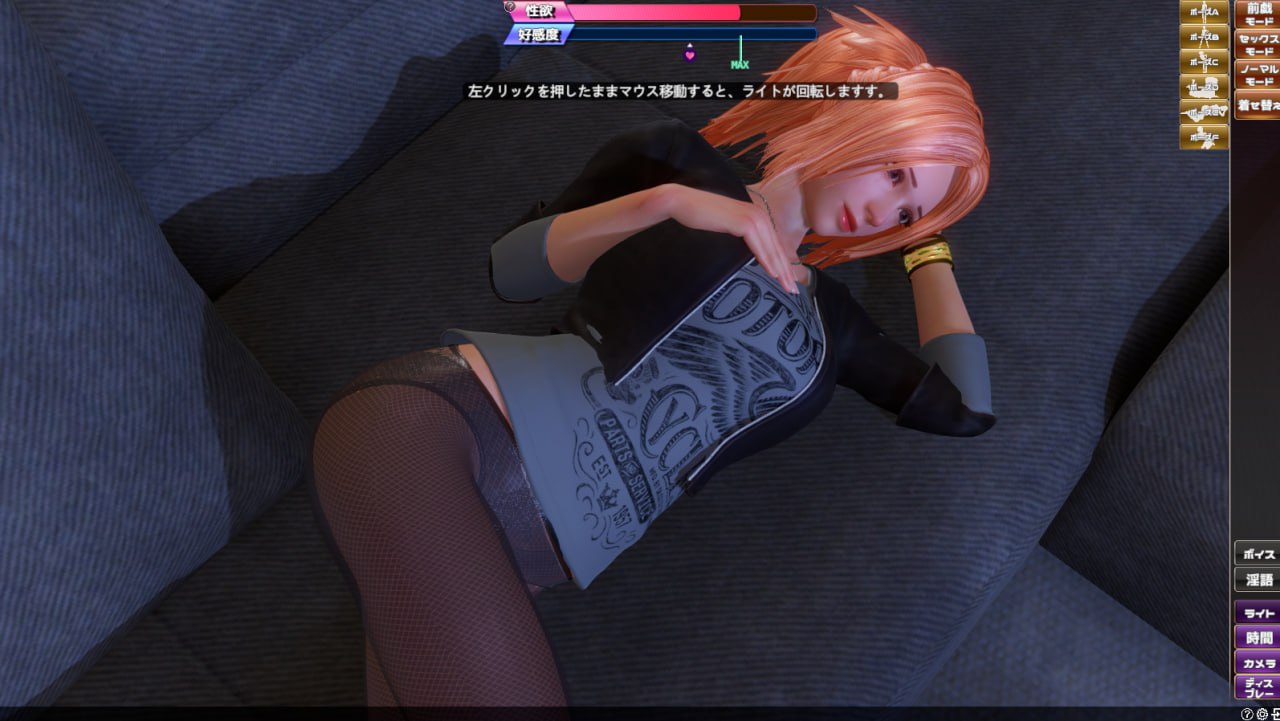Open the カメラ camera settings
Screen dimensions: 1280x721
[x=1257, y=665]
